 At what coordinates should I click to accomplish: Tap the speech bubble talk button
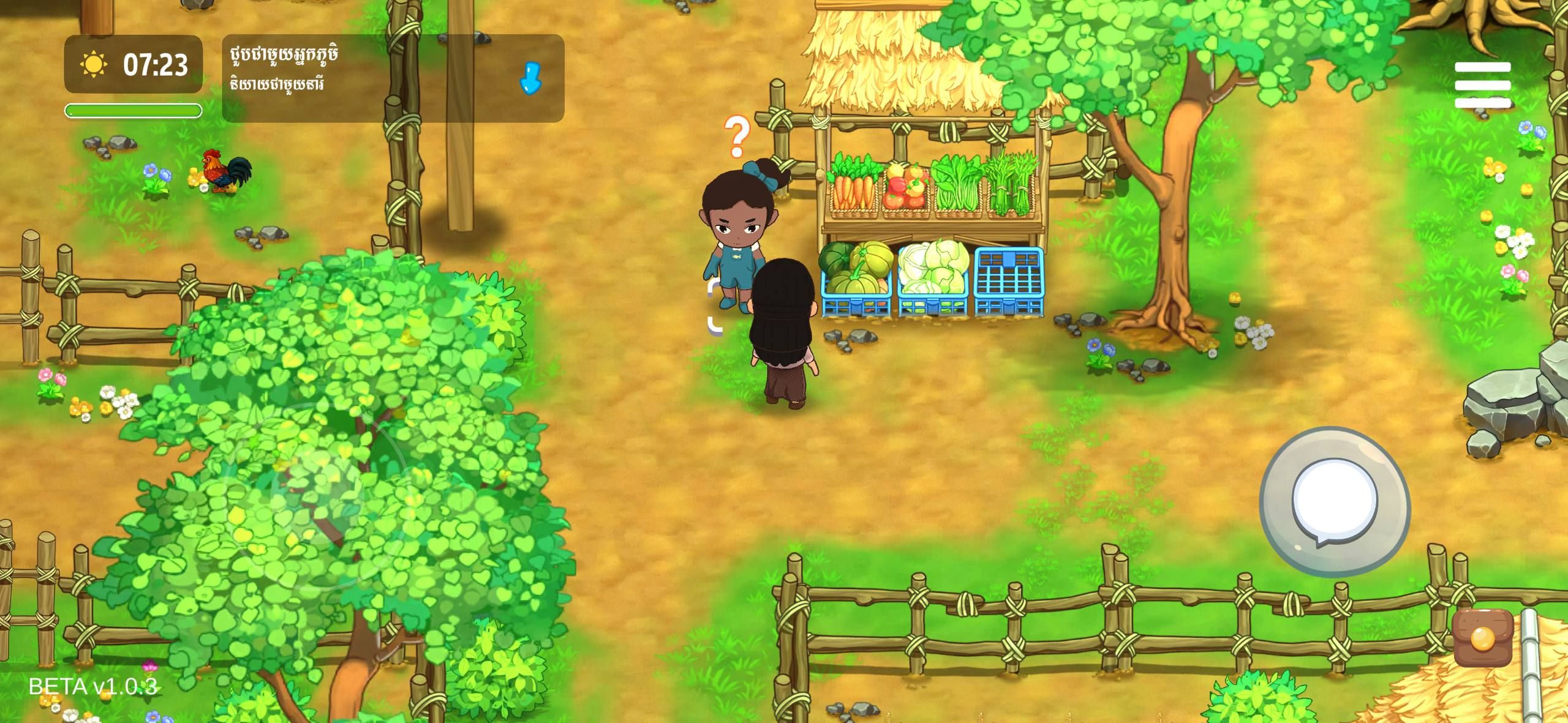[1335, 502]
